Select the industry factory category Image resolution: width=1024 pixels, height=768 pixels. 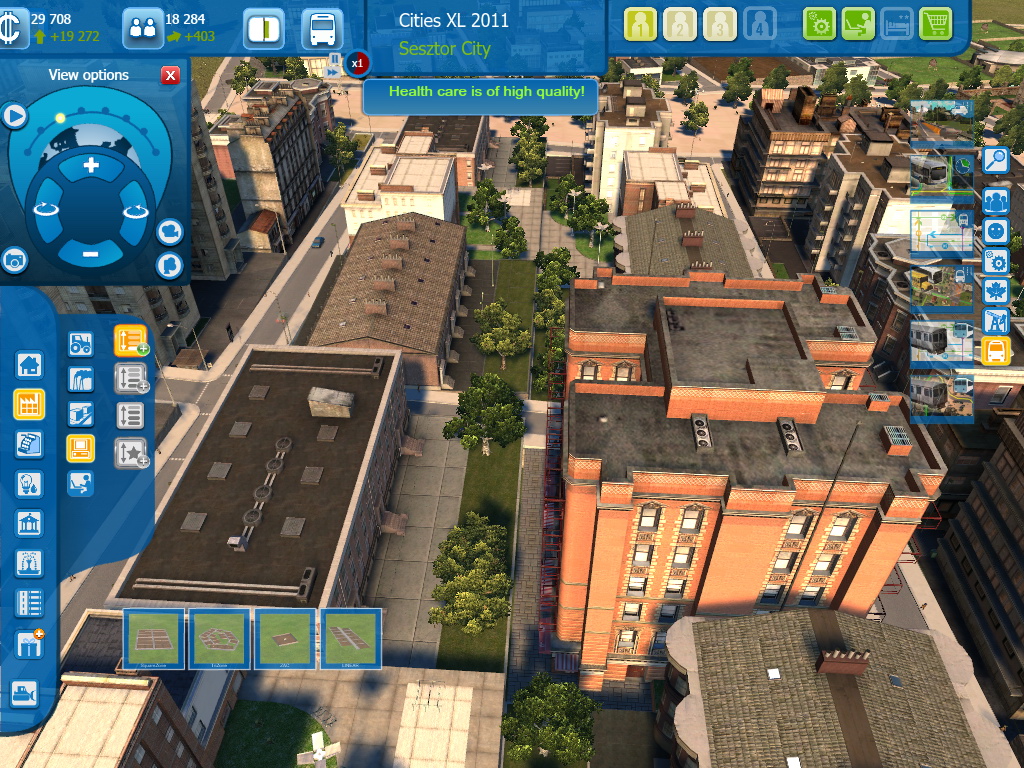click(28, 404)
